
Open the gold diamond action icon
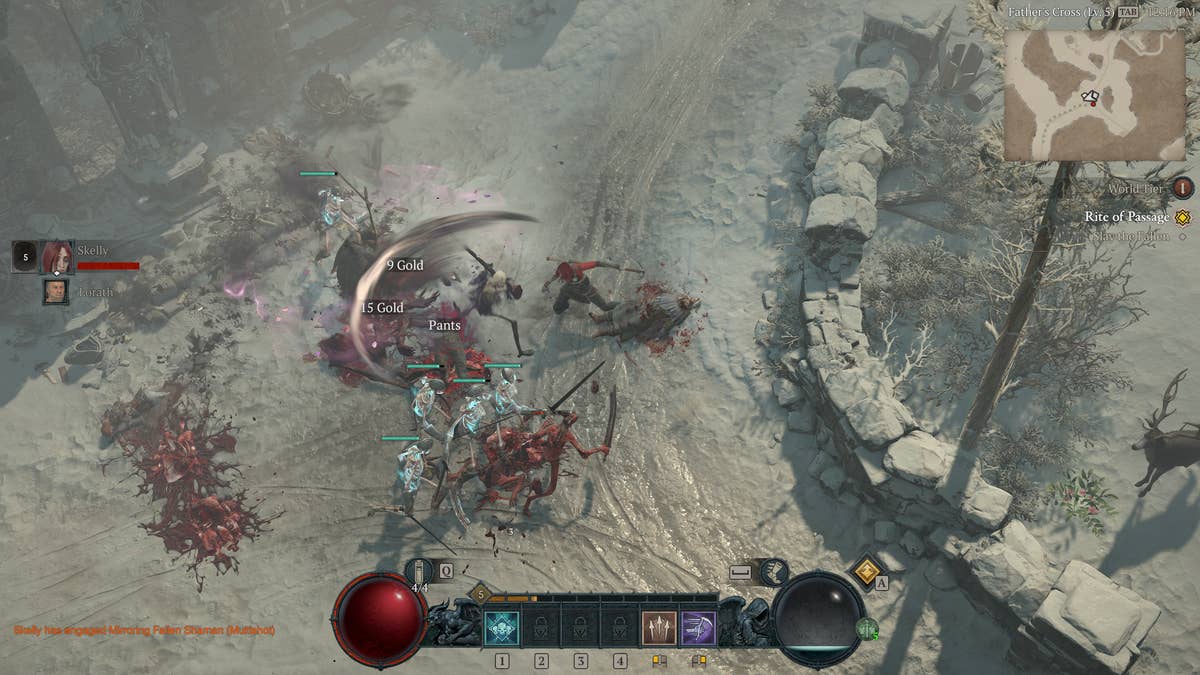pos(866,571)
